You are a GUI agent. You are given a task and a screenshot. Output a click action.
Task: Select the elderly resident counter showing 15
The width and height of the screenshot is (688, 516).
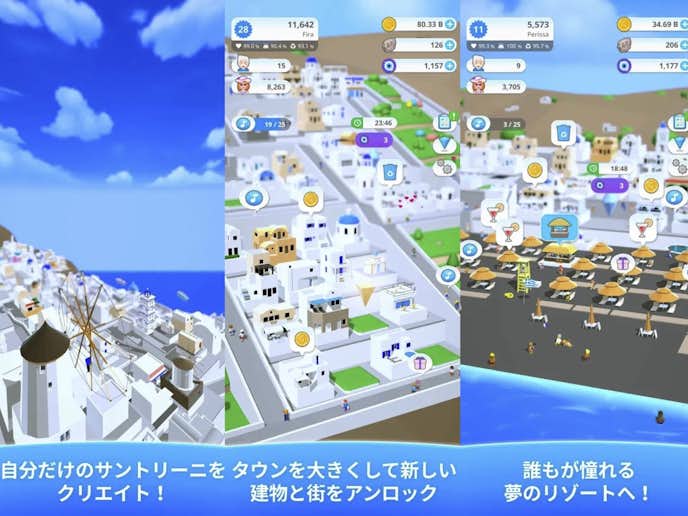point(268,65)
